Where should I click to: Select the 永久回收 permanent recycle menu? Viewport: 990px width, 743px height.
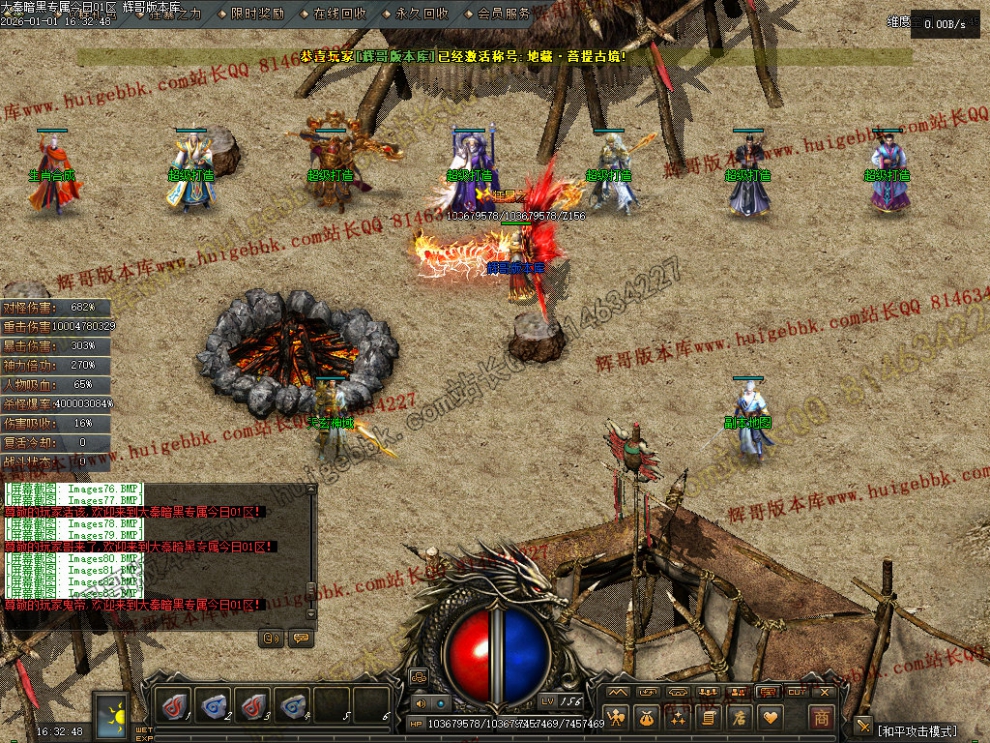[x=421, y=14]
